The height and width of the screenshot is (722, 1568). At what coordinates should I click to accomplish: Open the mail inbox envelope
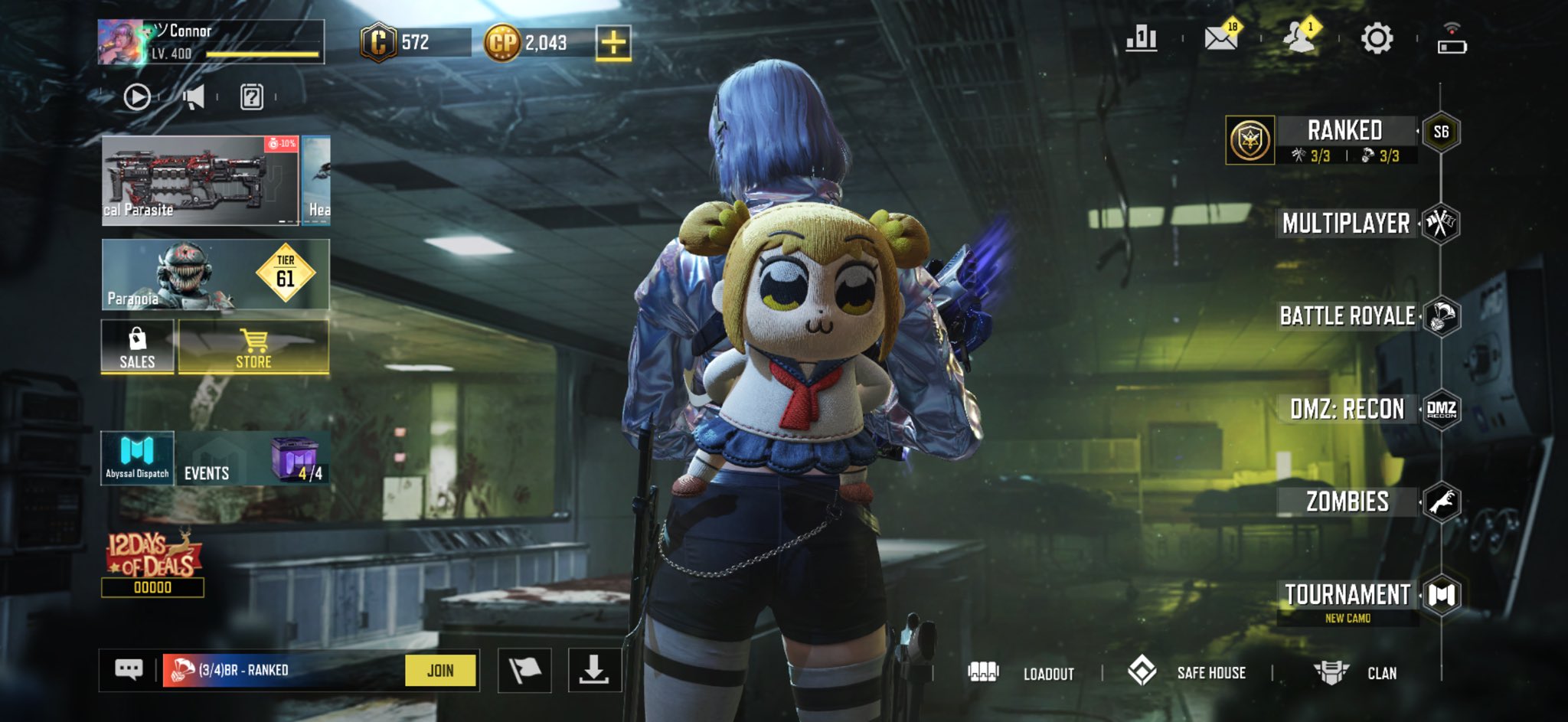pos(1221,38)
